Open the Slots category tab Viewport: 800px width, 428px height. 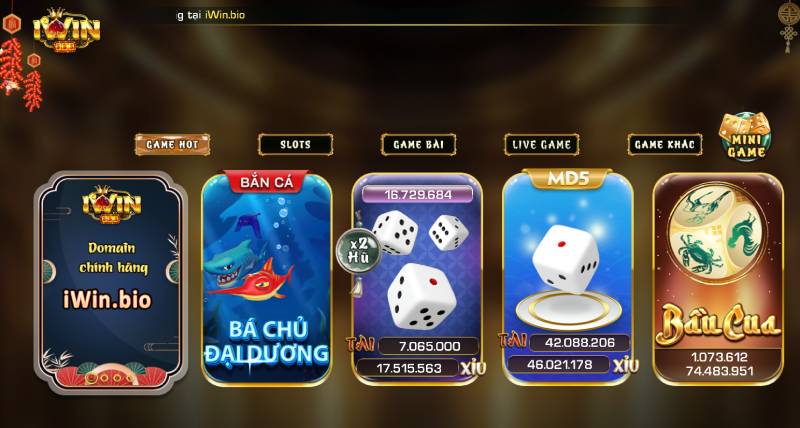point(295,144)
